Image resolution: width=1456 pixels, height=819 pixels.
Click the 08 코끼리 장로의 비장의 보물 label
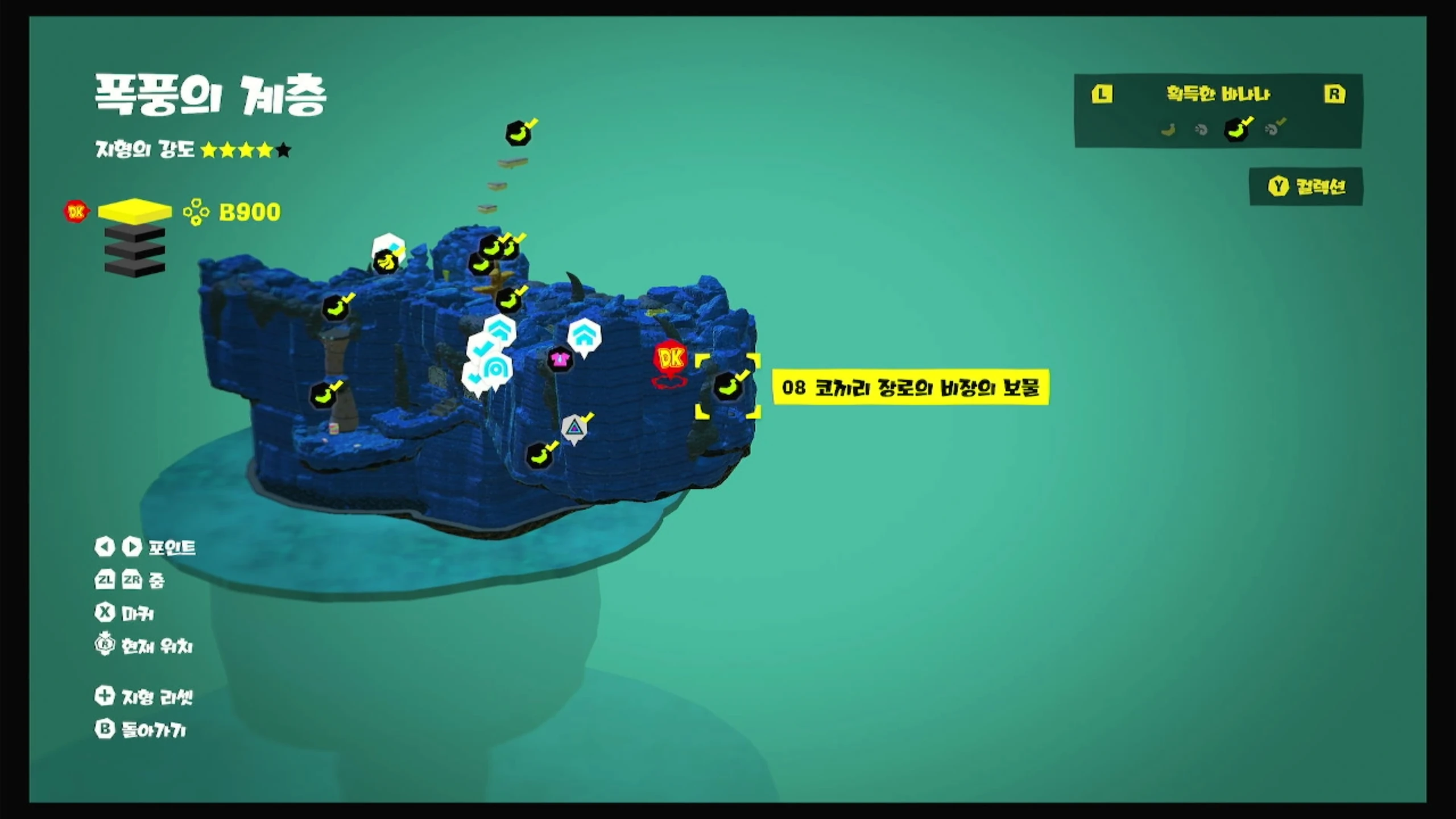click(x=910, y=387)
